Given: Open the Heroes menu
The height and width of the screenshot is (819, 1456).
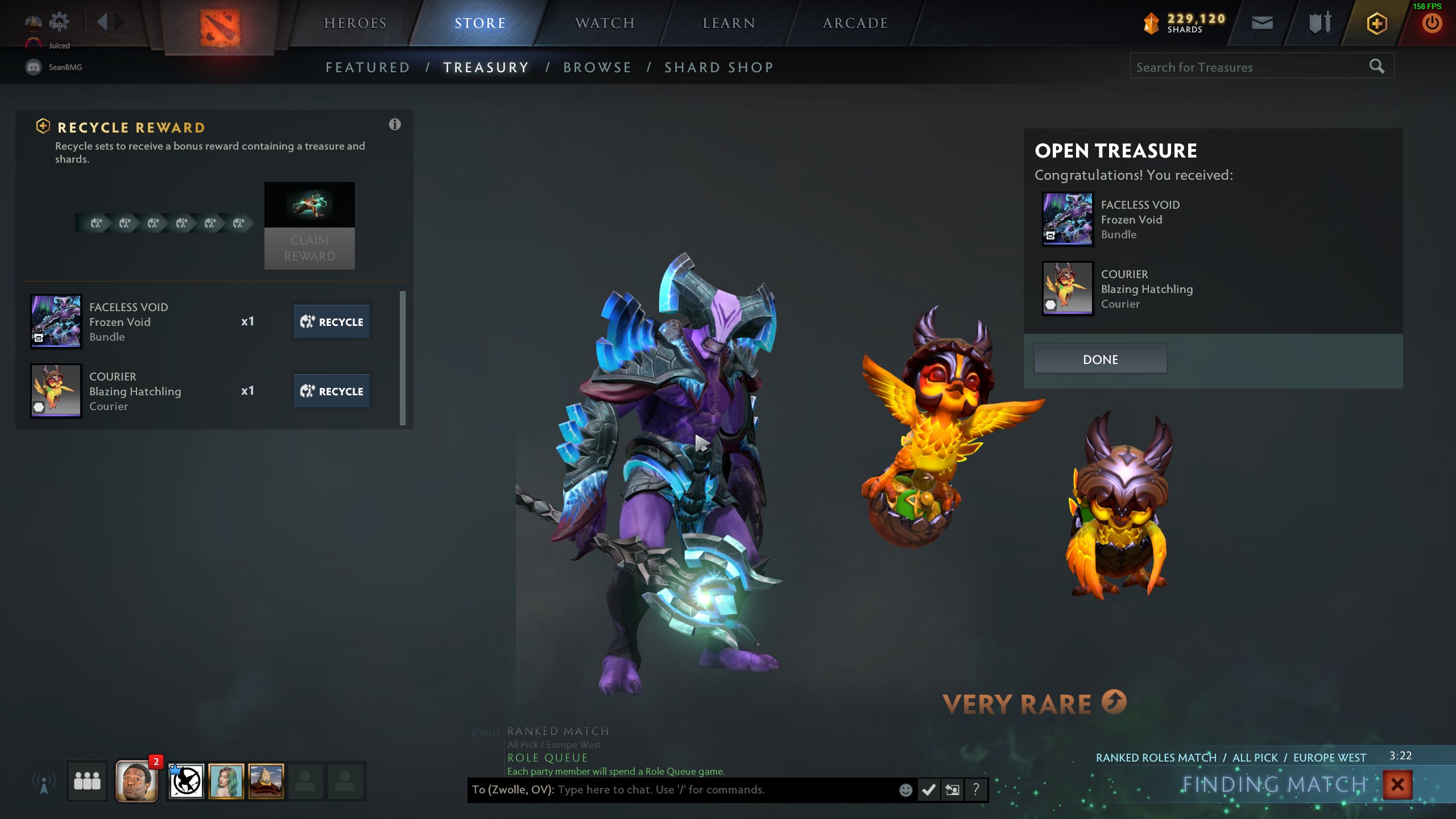Looking at the screenshot, I should (x=355, y=23).
